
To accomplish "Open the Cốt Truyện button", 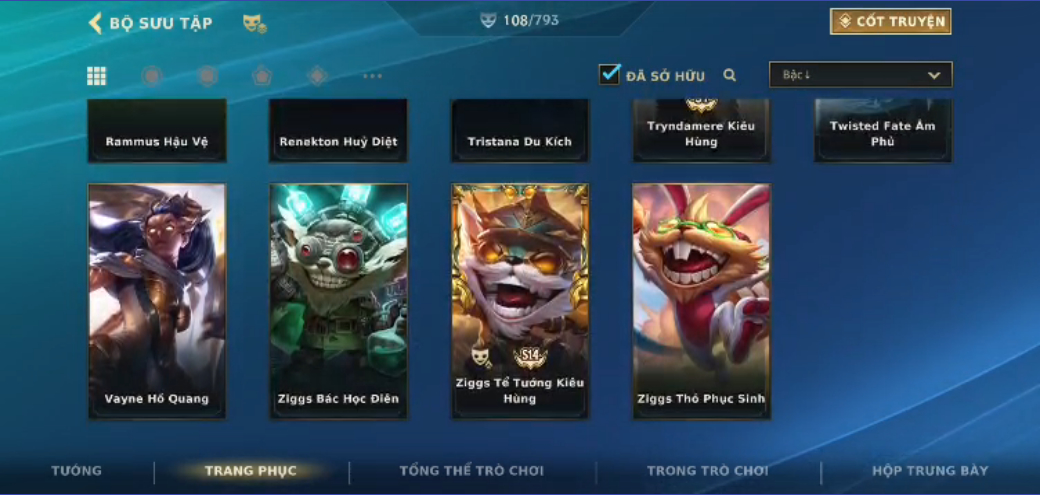I will click(x=890, y=22).
